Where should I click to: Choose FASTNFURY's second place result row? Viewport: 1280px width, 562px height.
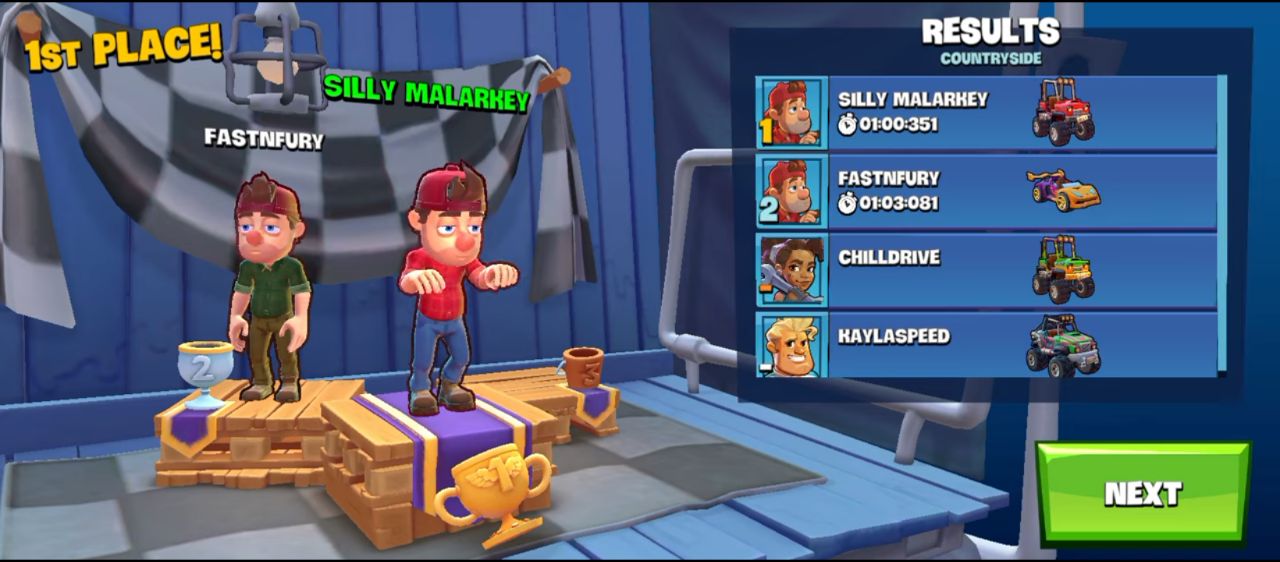tap(986, 191)
